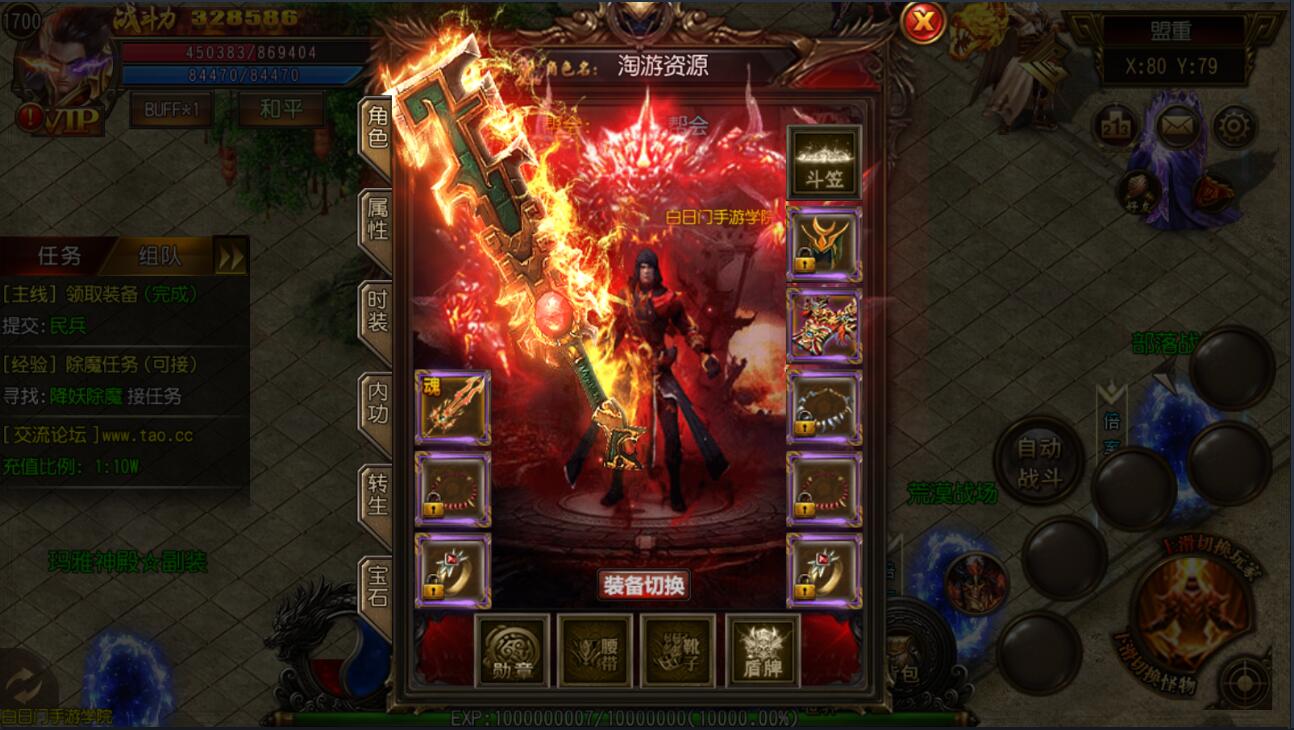Viewport: 1294px width, 730px height.
Task: Click the 和平 peace mode button
Action: tap(280, 109)
